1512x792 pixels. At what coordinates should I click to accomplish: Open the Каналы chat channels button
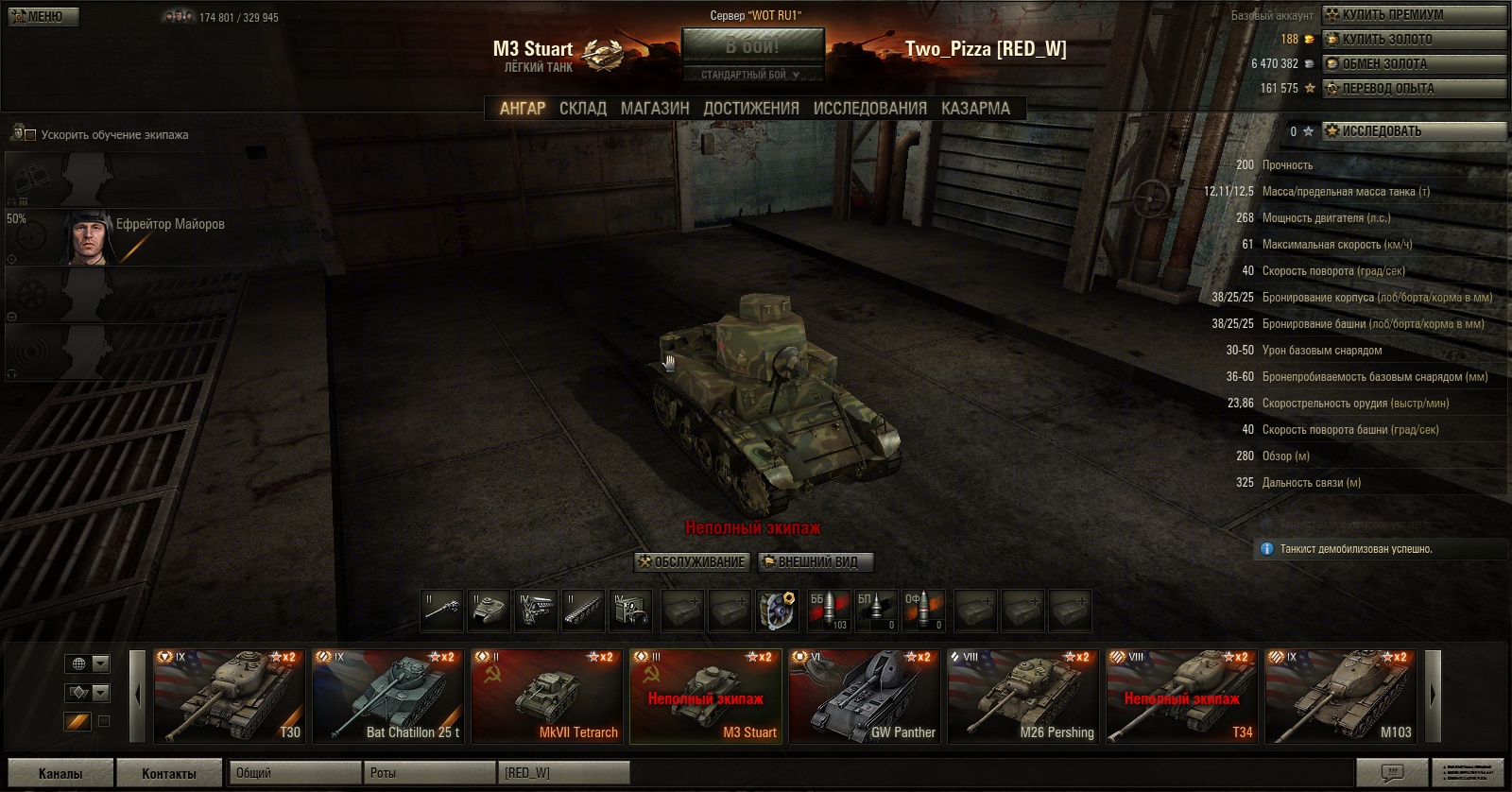click(60, 773)
